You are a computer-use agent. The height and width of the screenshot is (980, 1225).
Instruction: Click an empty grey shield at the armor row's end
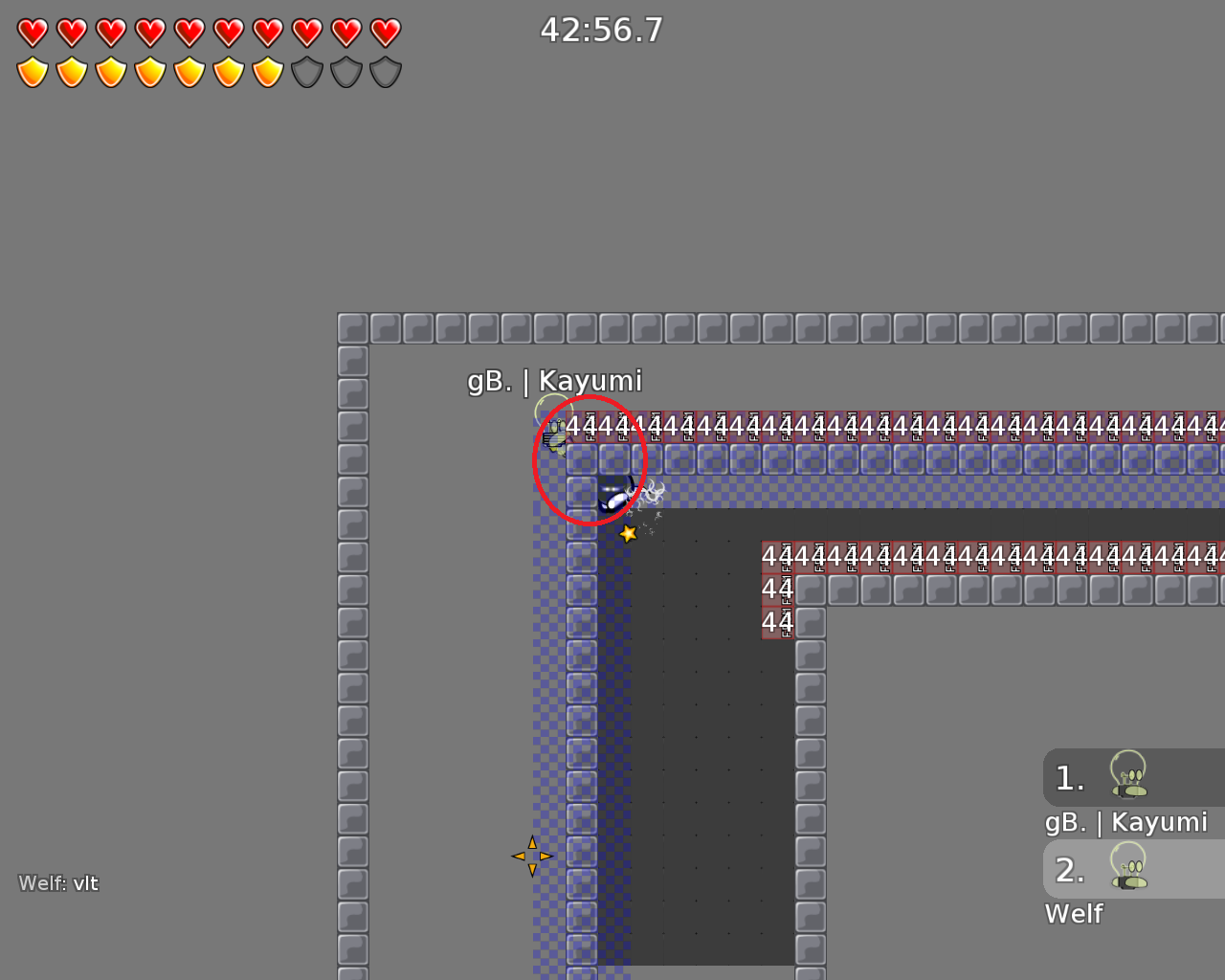(385, 71)
